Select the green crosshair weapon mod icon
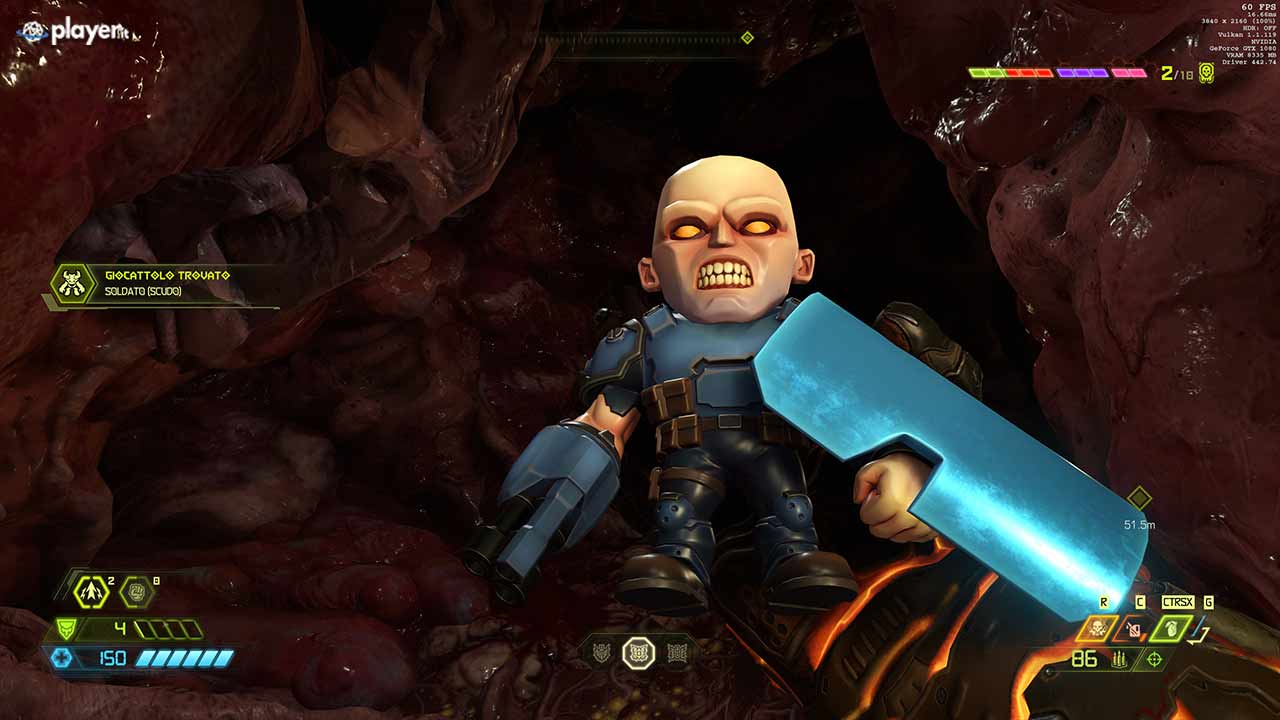The image size is (1280, 720). (1155, 659)
